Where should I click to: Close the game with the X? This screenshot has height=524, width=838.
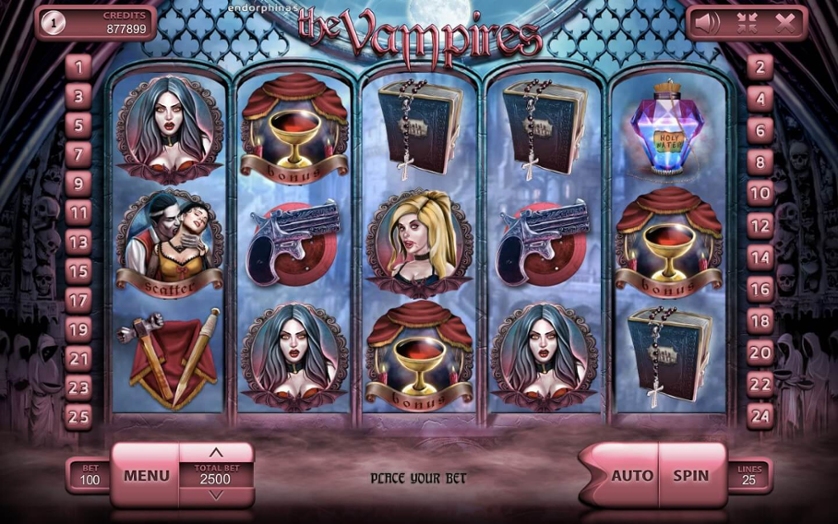click(783, 22)
